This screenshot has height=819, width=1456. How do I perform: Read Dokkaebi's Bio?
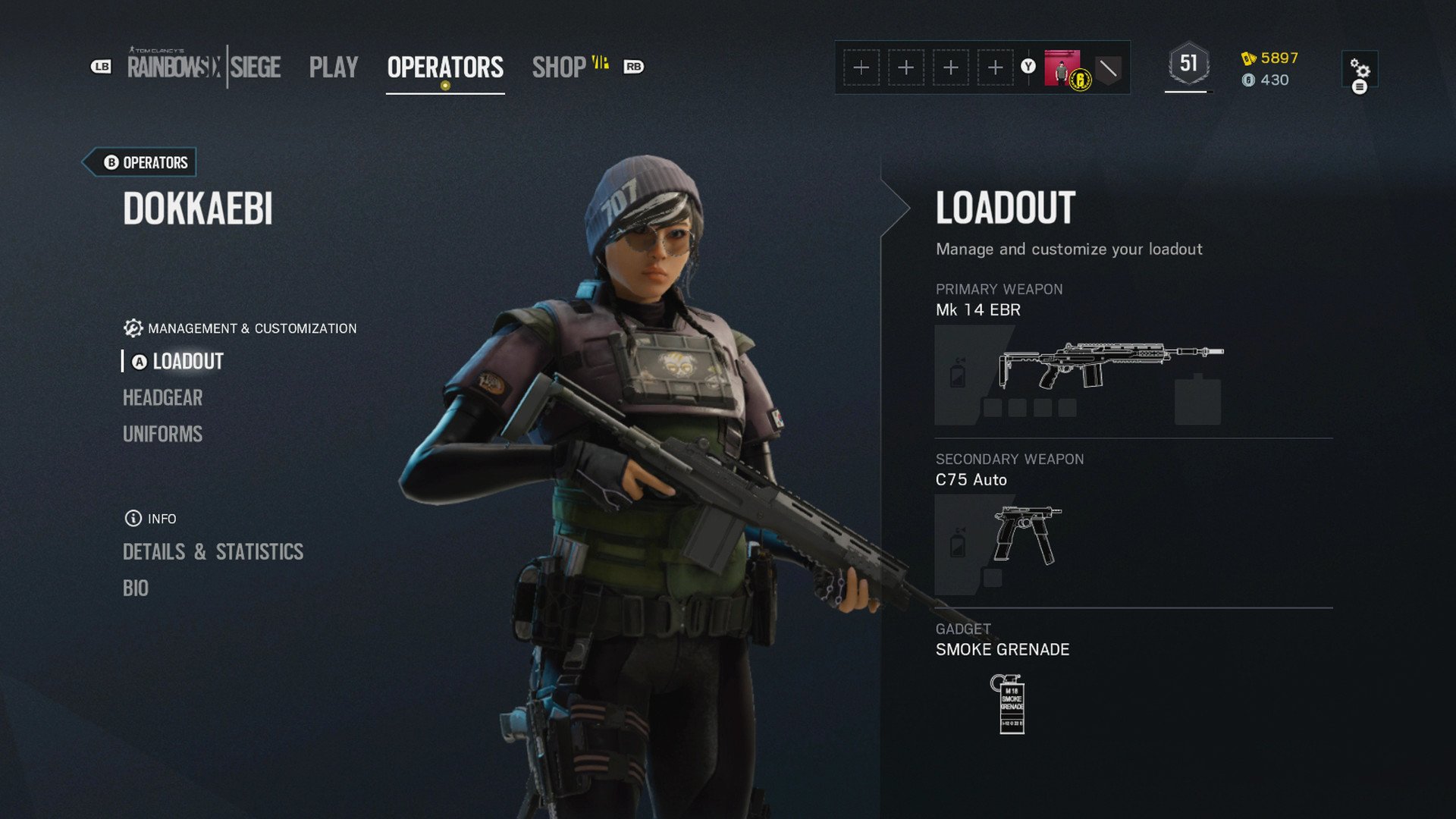[x=136, y=588]
